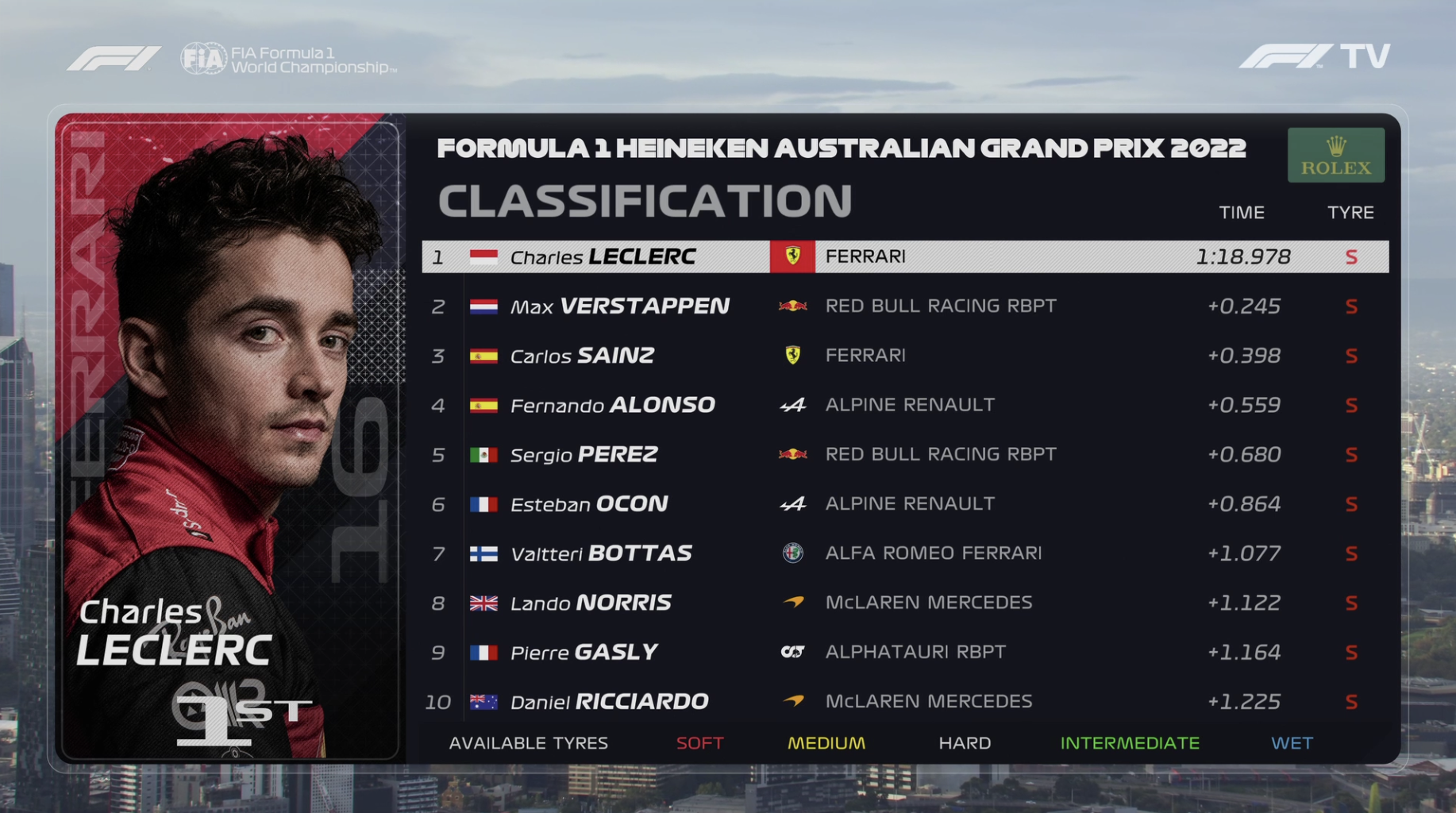Open the Charles Leclerc driver portrait card

tap(230, 437)
